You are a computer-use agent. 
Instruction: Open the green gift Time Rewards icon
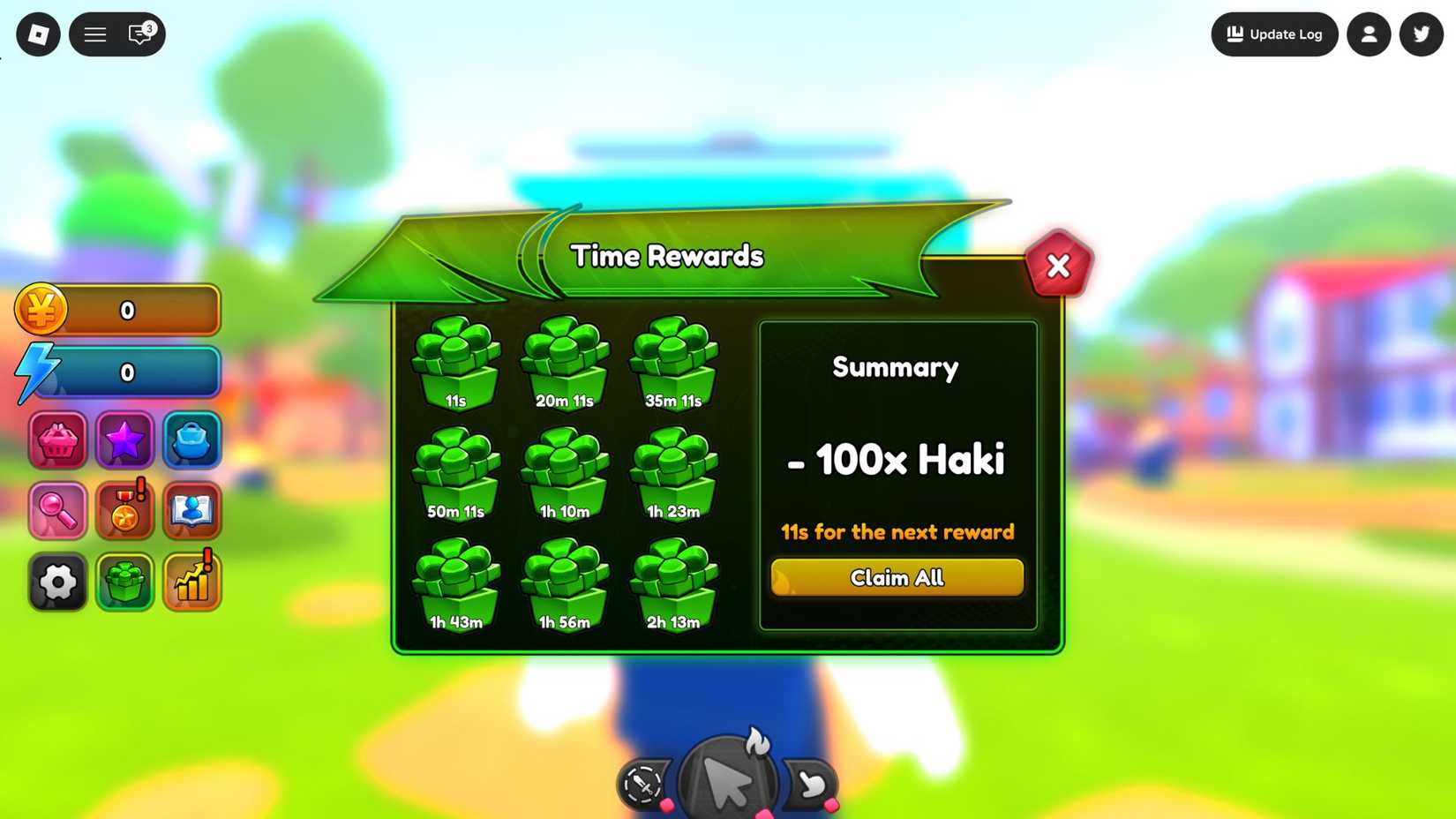[124, 582]
